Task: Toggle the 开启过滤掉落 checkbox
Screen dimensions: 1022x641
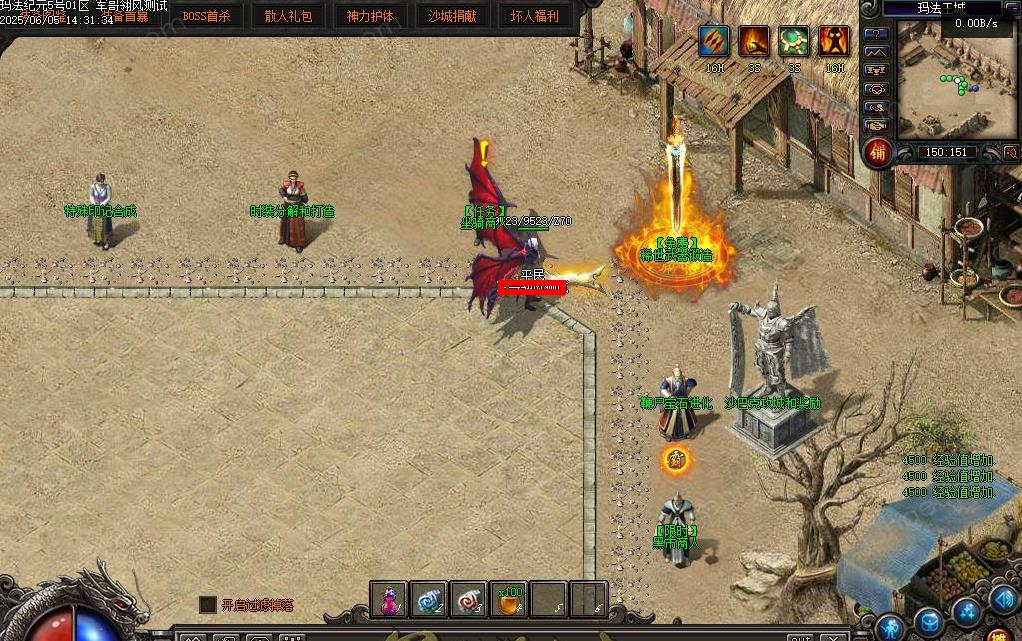Action: 208,604
